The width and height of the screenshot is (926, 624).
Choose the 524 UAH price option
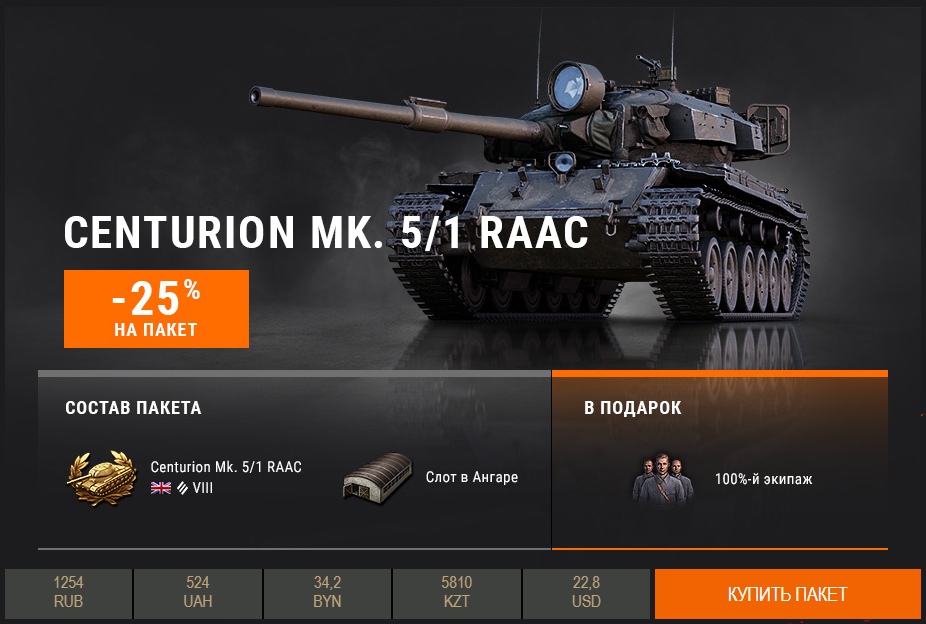point(198,593)
